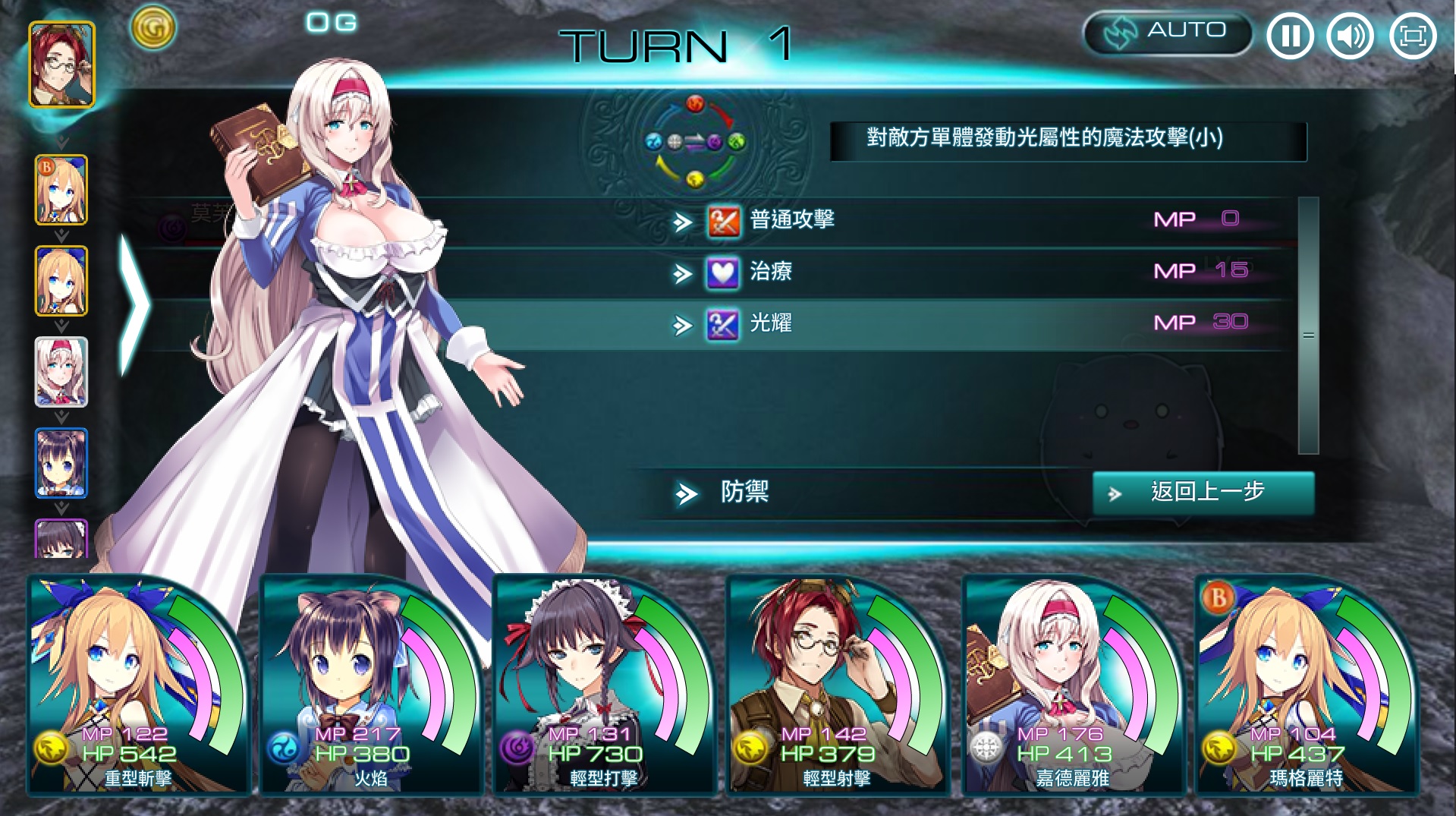
Task: Click the skill list scrollbar handle
Action: pyautogui.click(x=1308, y=335)
